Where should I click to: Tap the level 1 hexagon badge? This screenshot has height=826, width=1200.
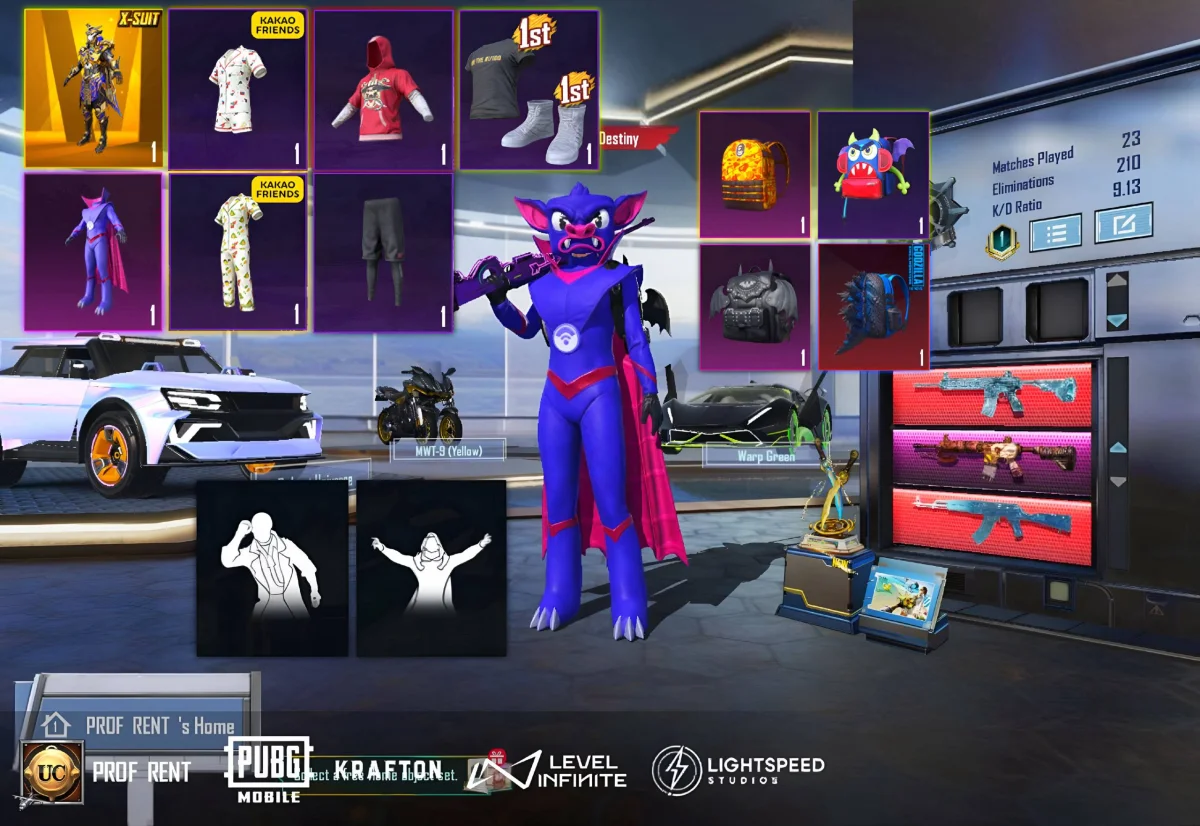1000,242
